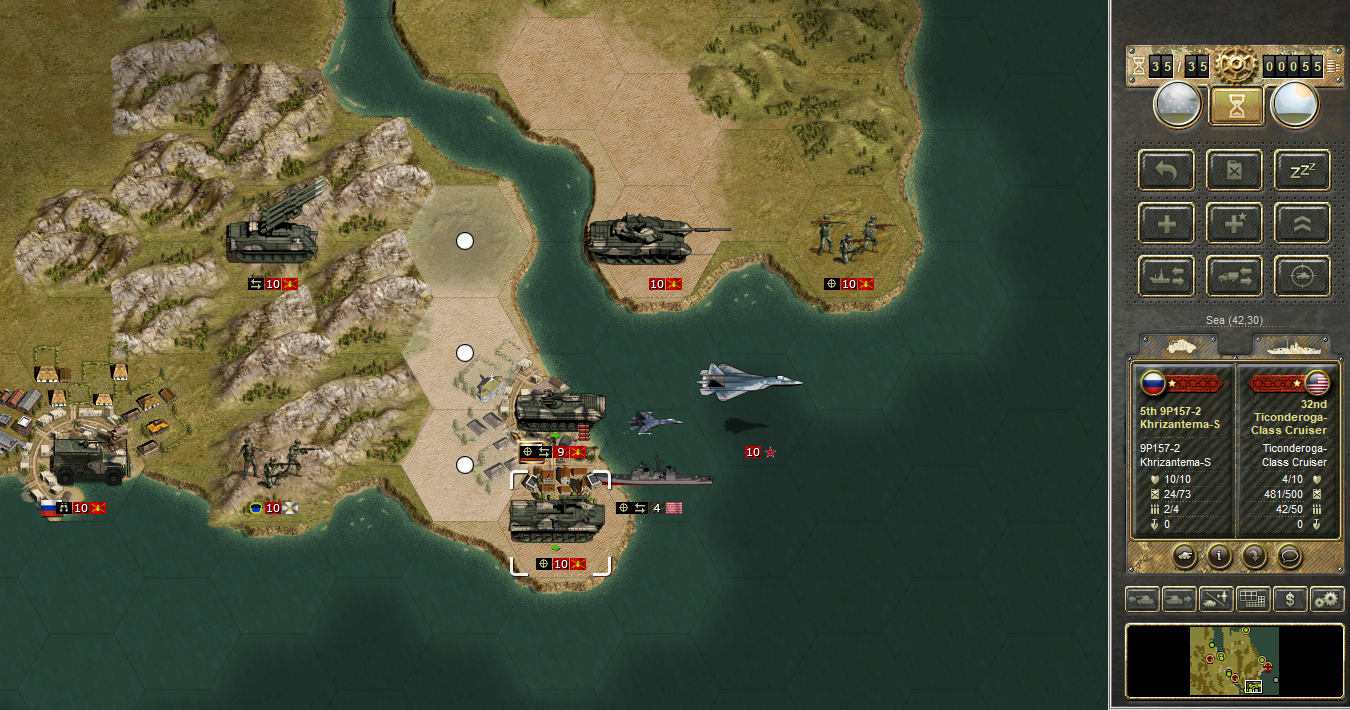Viewport: 1350px width, 710px height.
Task: Switch to the ground vehicle unit tab
Action: (1180, 346)
